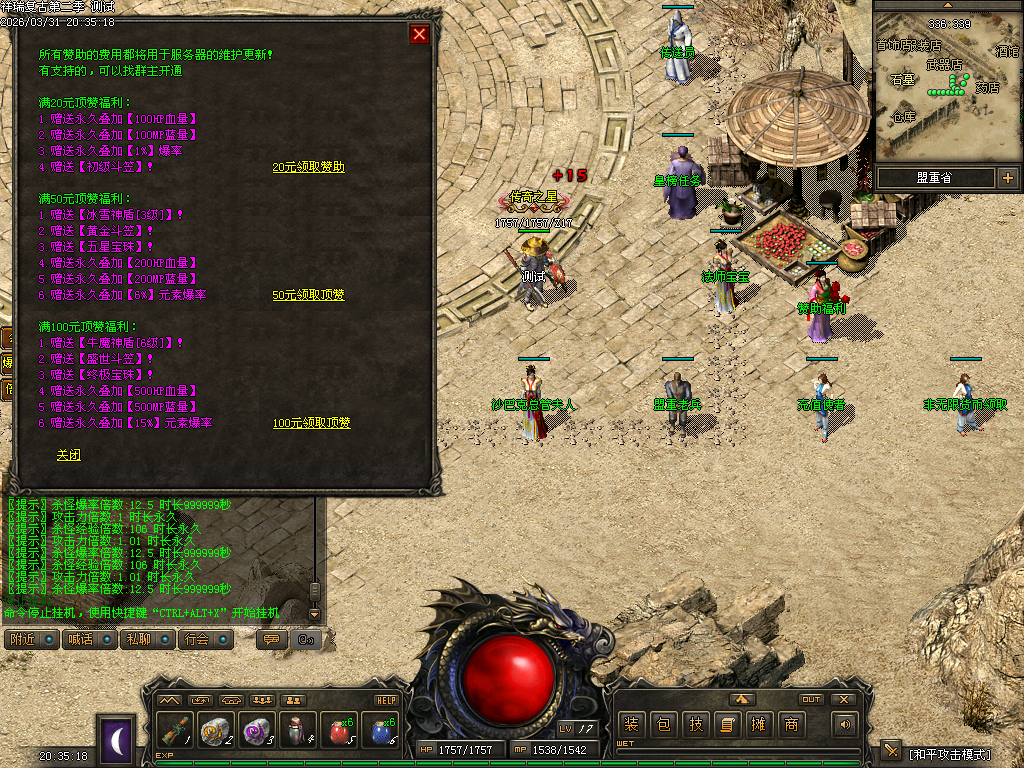Switch to the 私聊 private chat channel
1024x768 pixels.
(x=147, y=639)
